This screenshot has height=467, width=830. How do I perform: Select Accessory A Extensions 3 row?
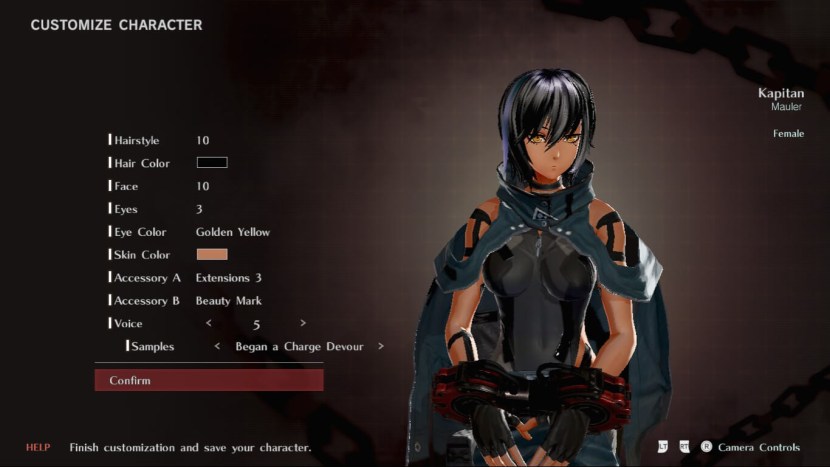coord(228,278)
